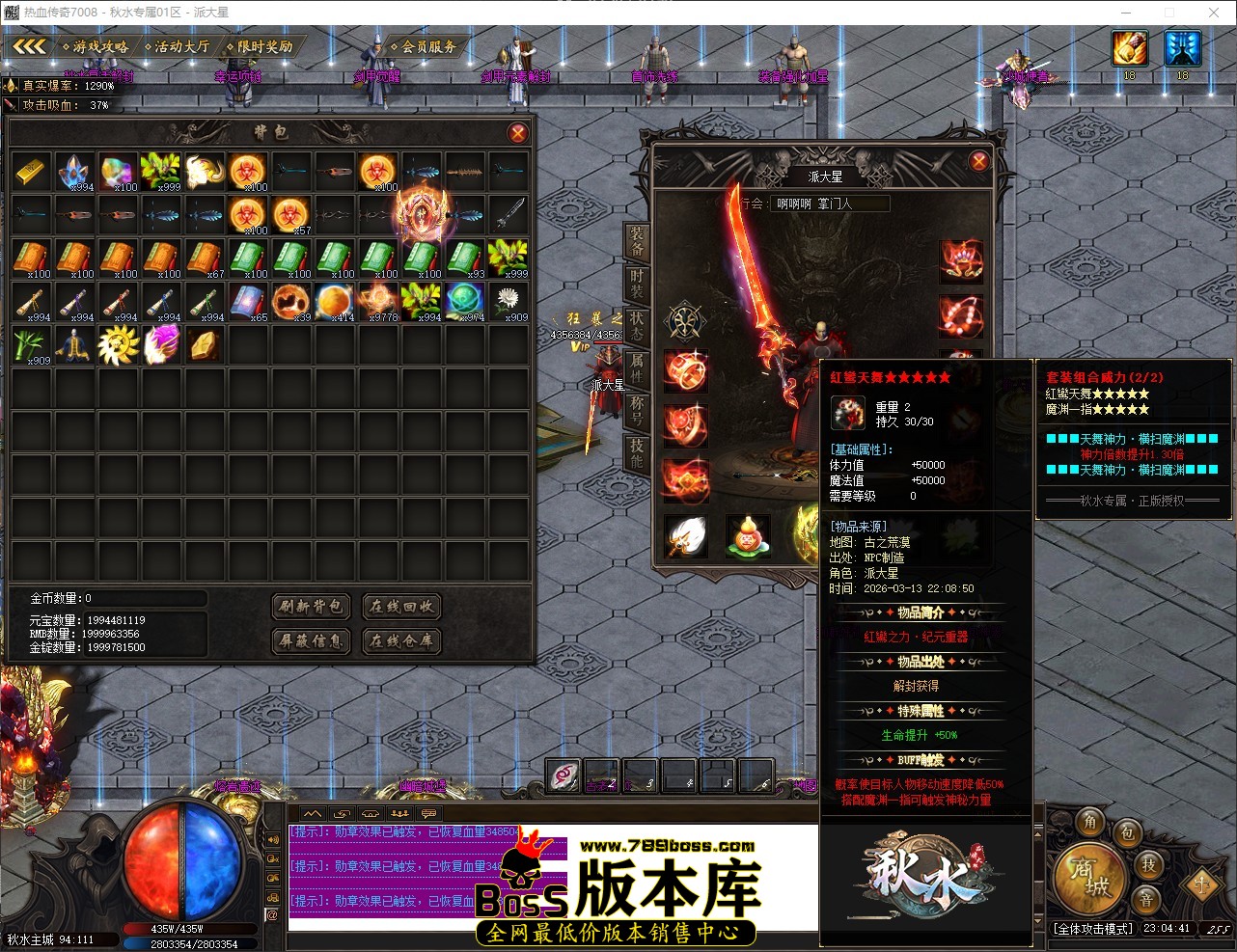Image resolution: width=1237 pixels, height=952 pixels.
Task: Click the blue gem icon in the top-right corner
Action: tap(1181, 48)
